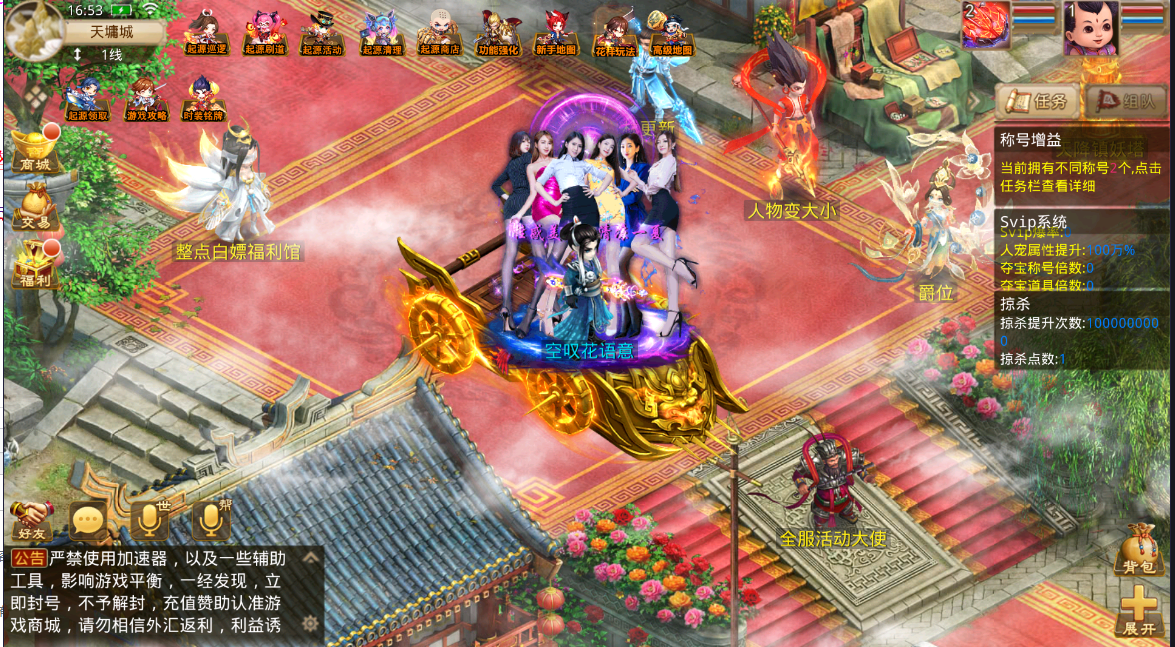Switch to the 任务 quest tab
This screenshot has width=1175, height=647.
pos(1037,100)
